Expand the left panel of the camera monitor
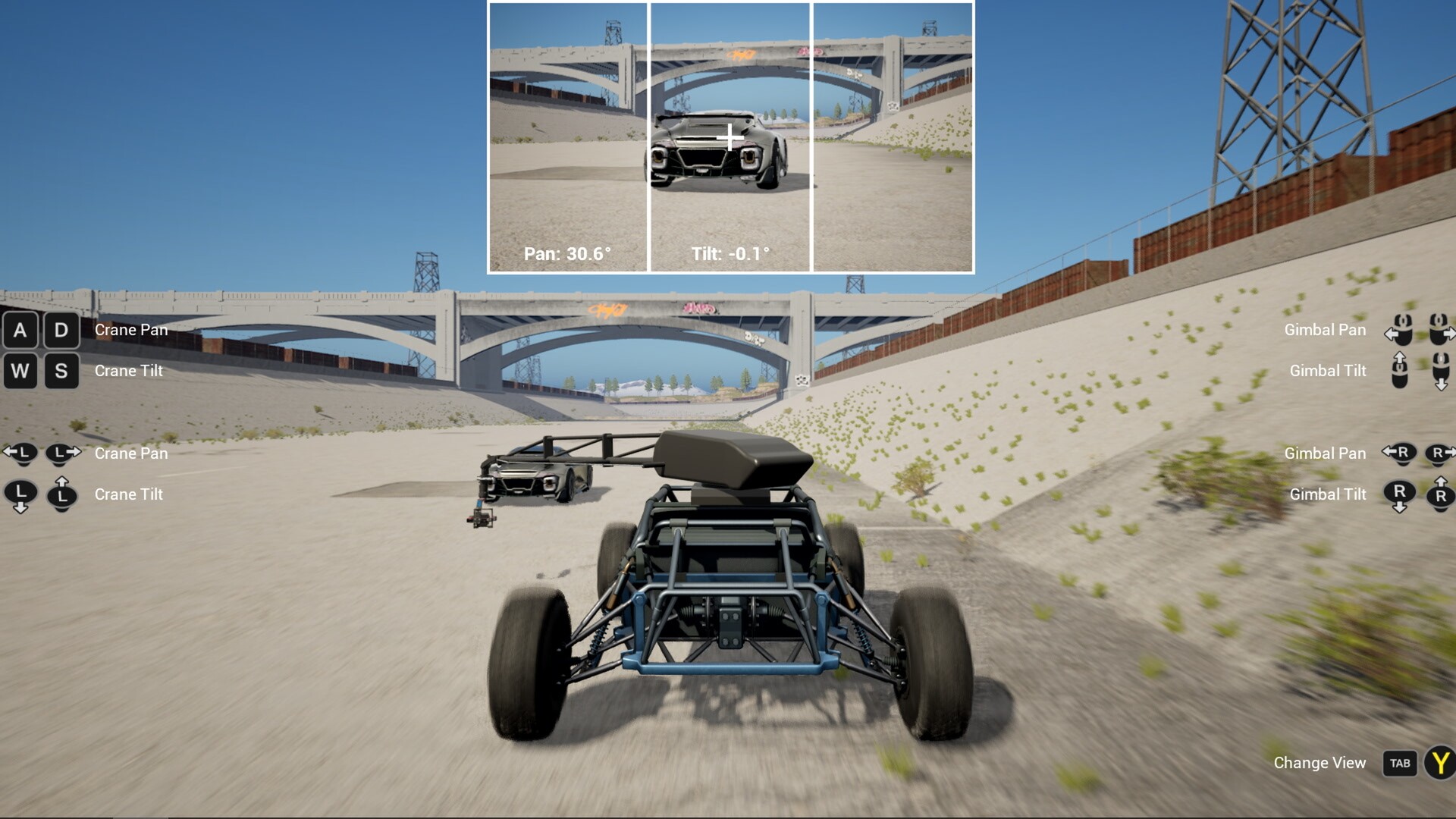 pos(569,136)
